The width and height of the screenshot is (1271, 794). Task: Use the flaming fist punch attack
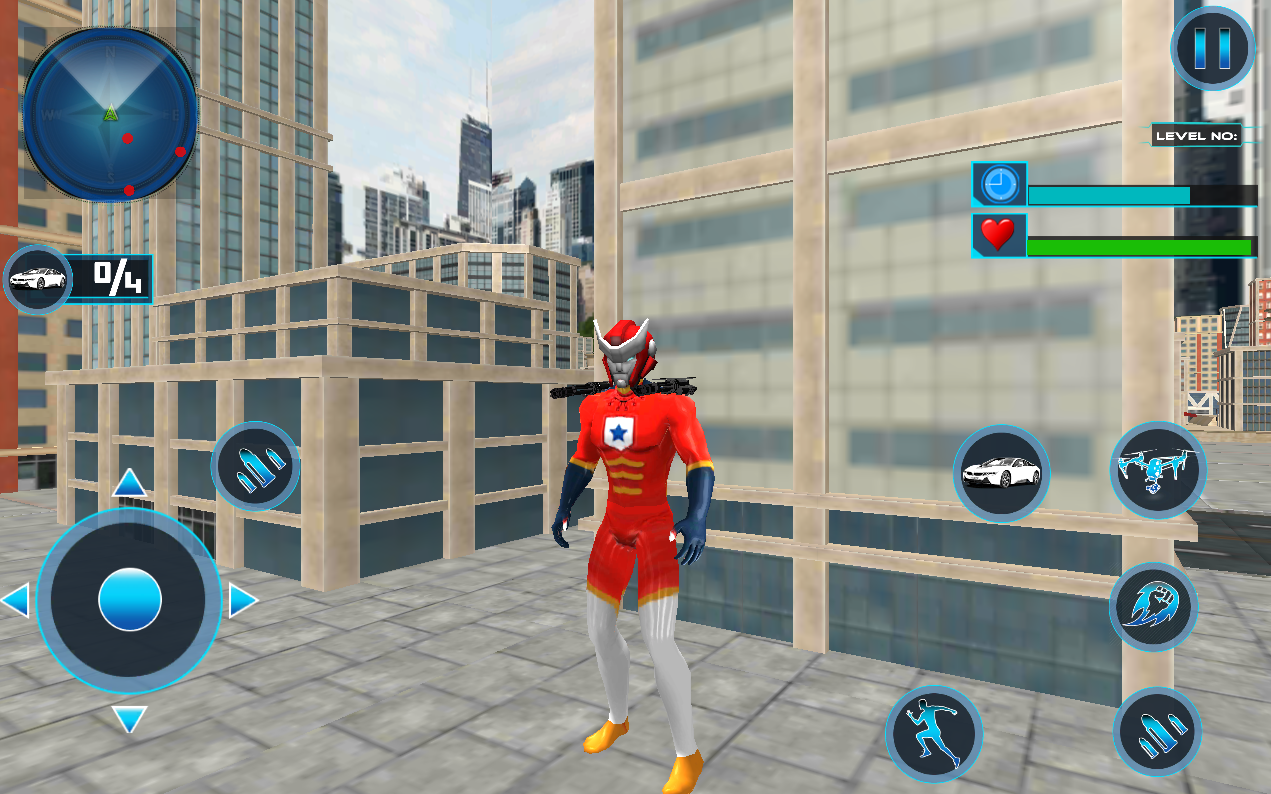[x=1153, y=606]
